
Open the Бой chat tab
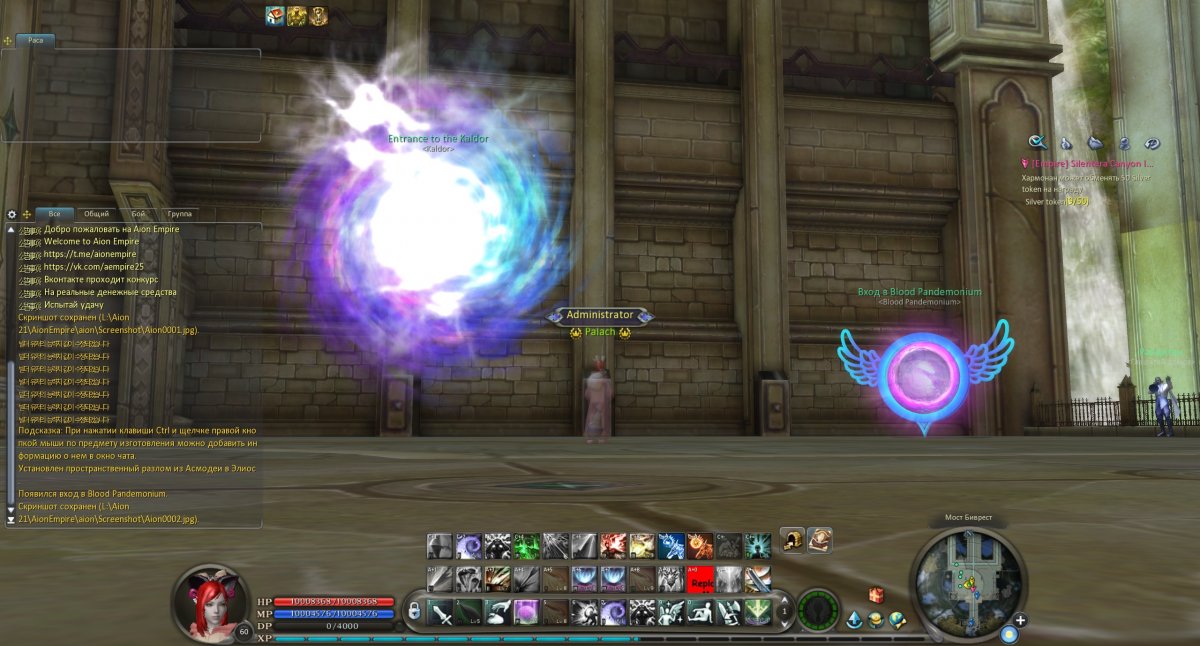(x=138, y=214)
